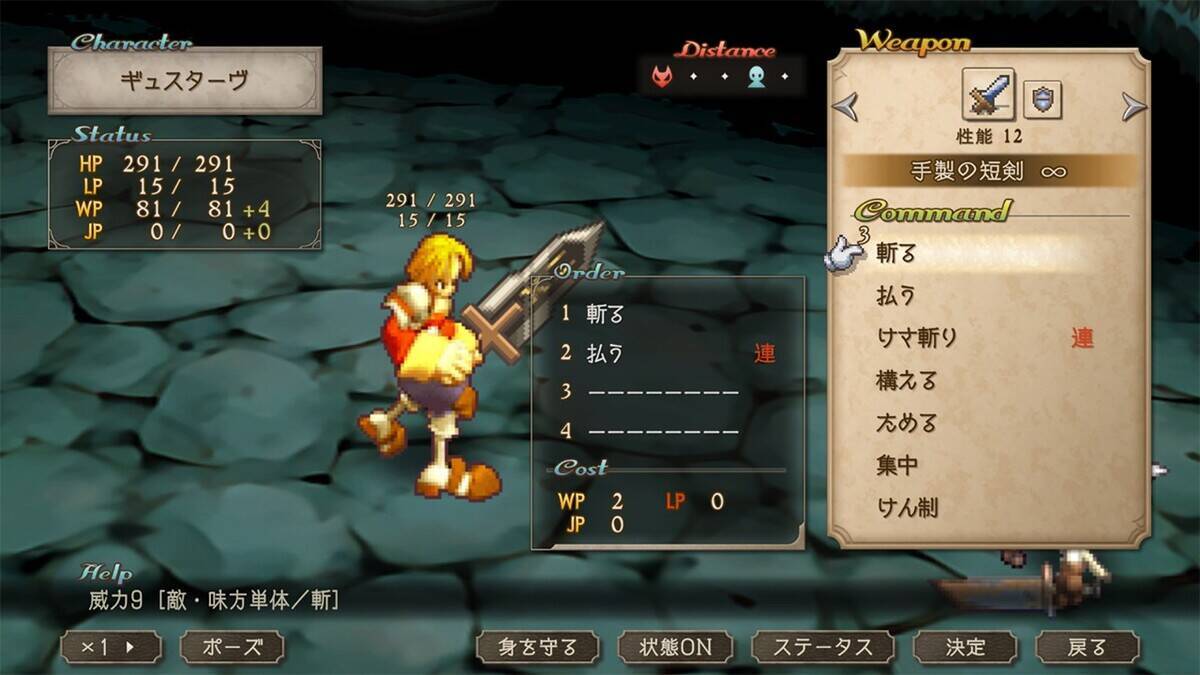
Task: Toggle the 状態ON button
Action: (x=676, y=647)
